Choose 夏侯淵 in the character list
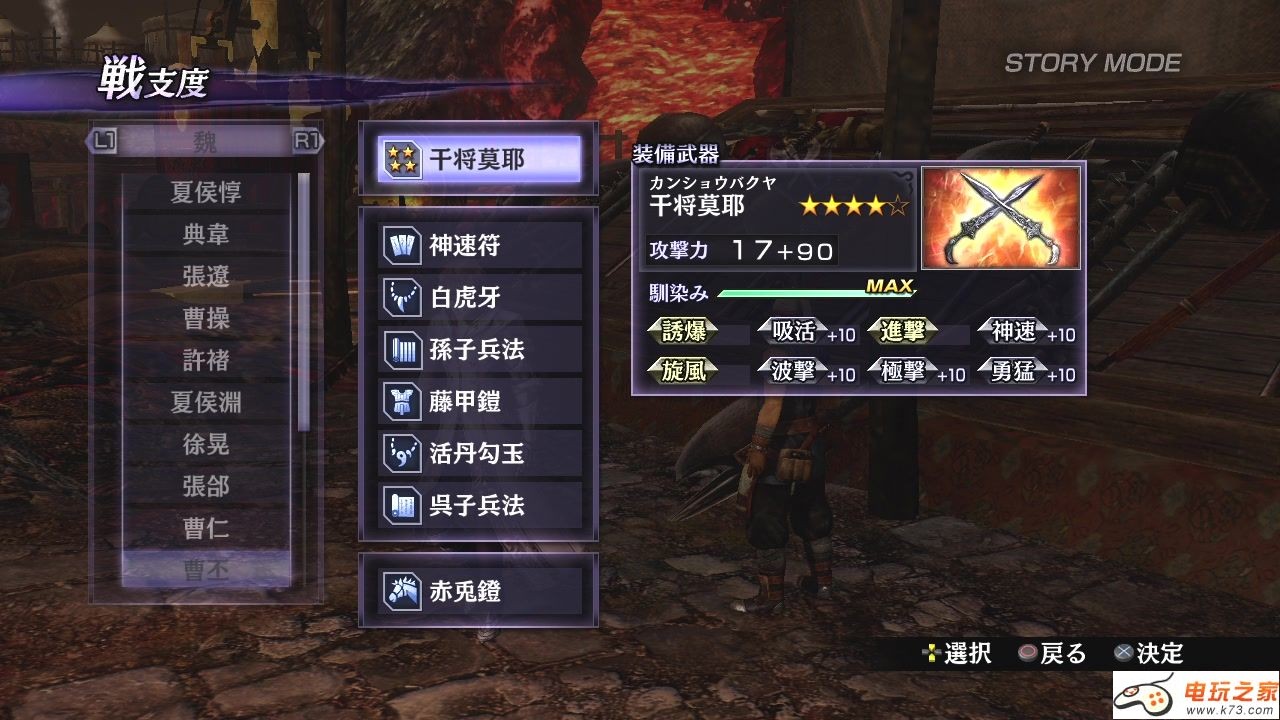 (x=206, y=402)
